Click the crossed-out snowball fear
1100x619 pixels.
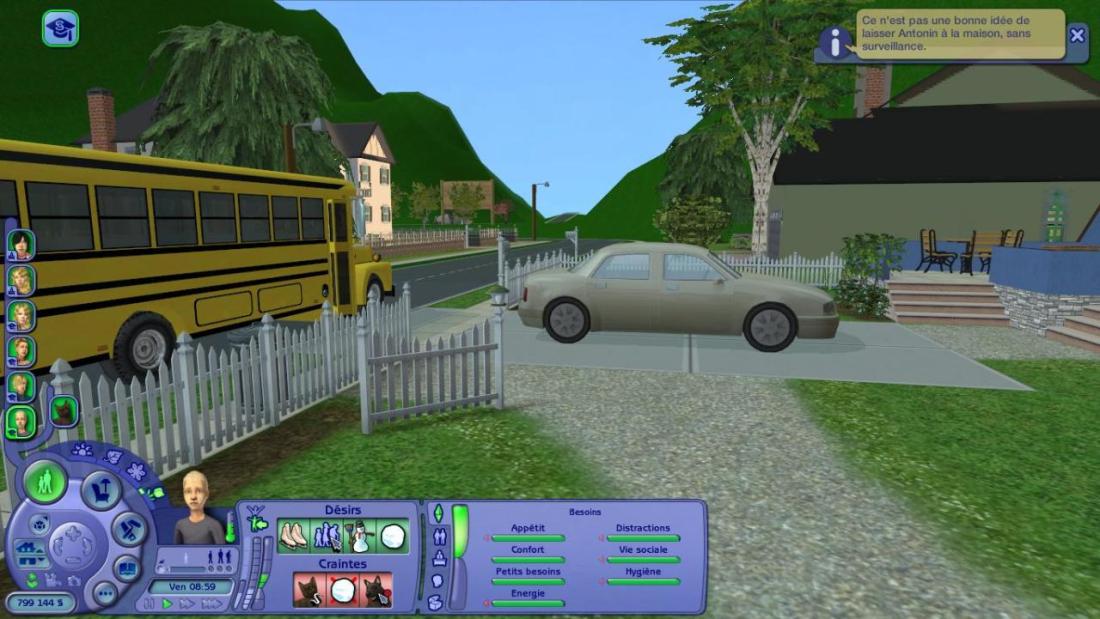343,590
